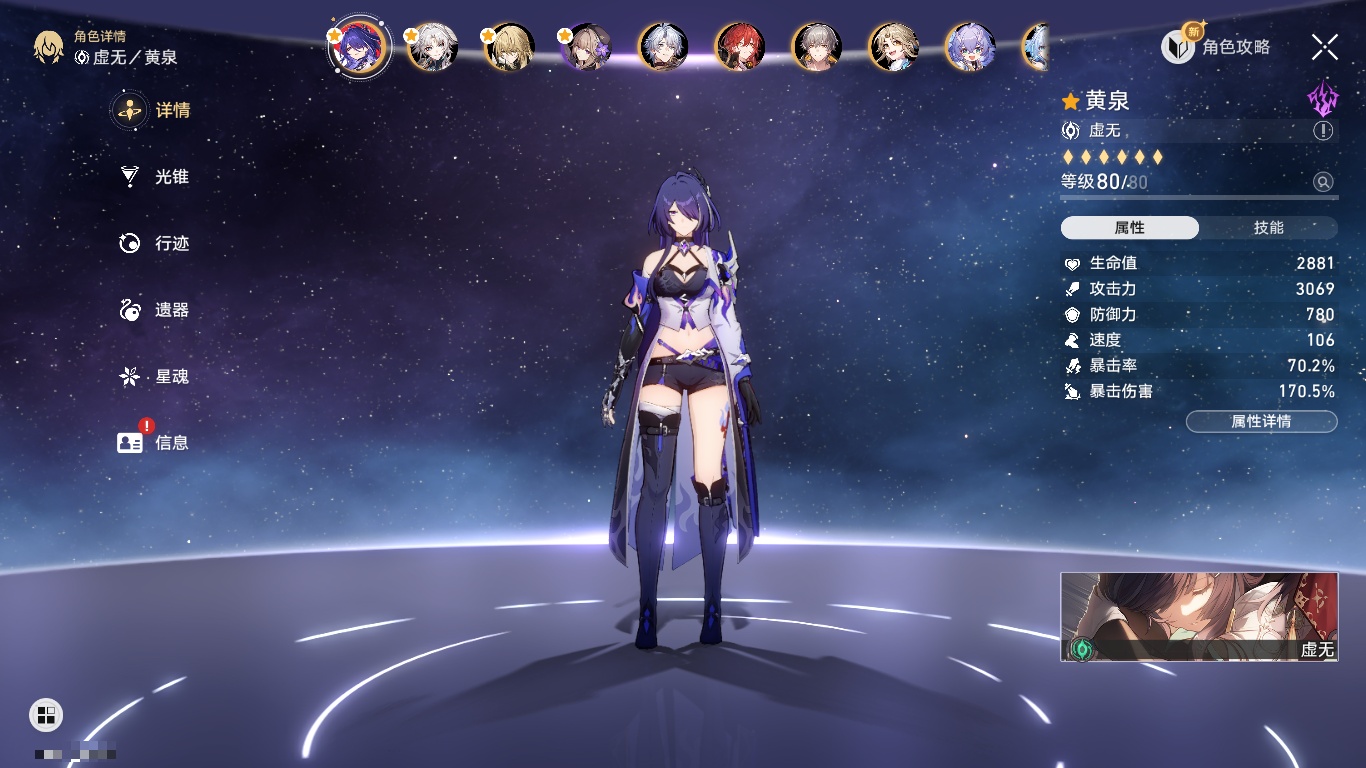Viewport: 1366px width, 768px height.
Task: Pick the brown-haired character with purple flower
Action: [587, 47]
